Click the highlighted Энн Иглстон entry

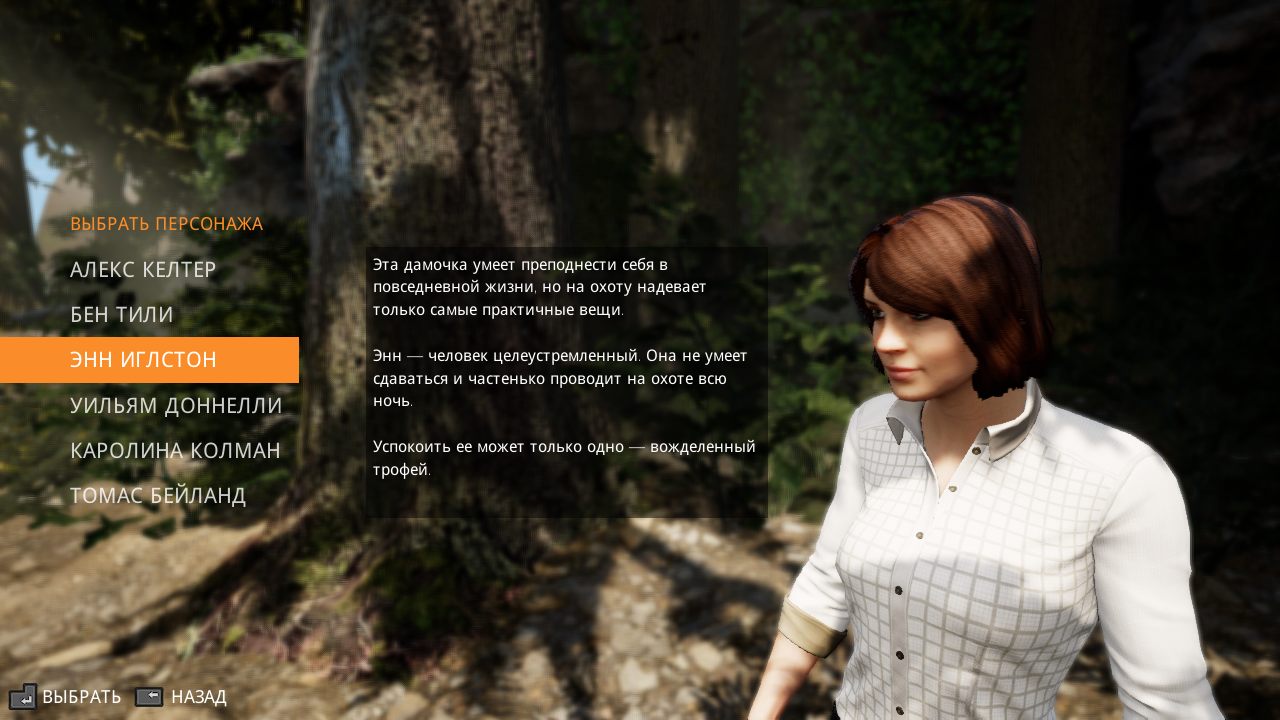pyautogui.click(x=144, y=360)
